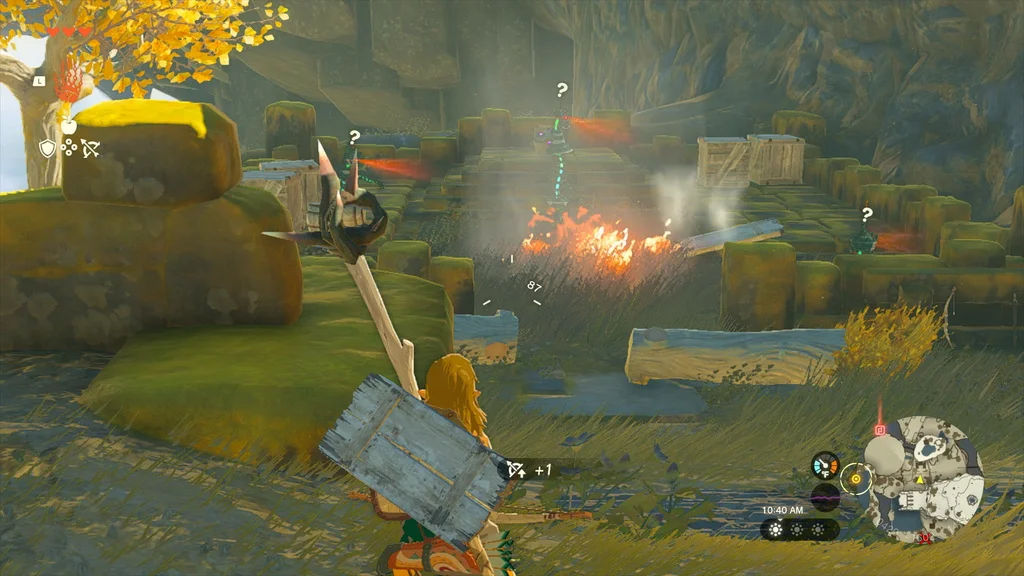Choose the bow and arrow quick-swap icon
Image resolution: width=1024 pixels, height=576 pixels.
[91, 149]
